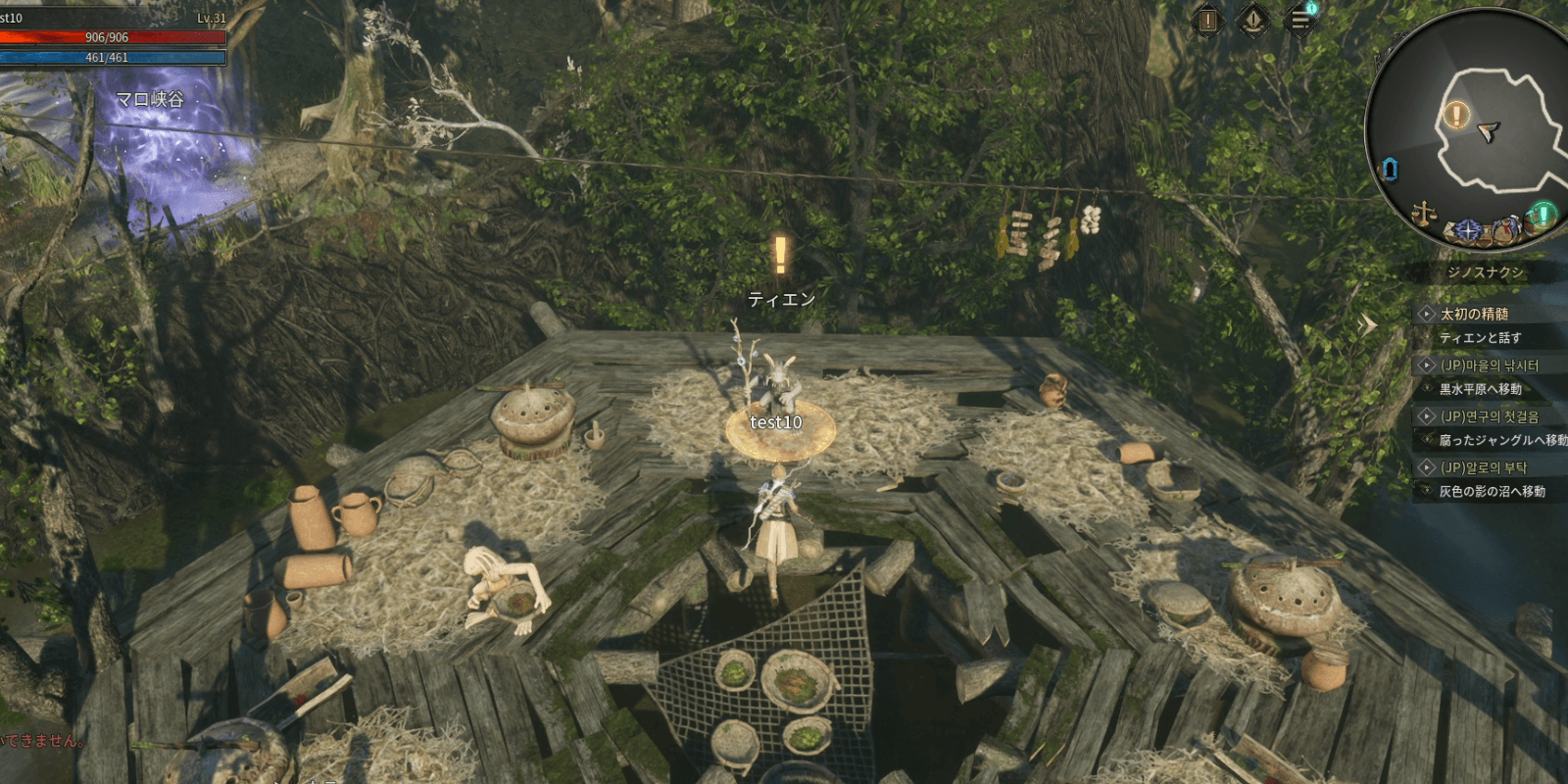Select the (JP)알로의 부탁 quest entry
This screenshot has width=1568, height=784.
click(x=1483, y=467)
